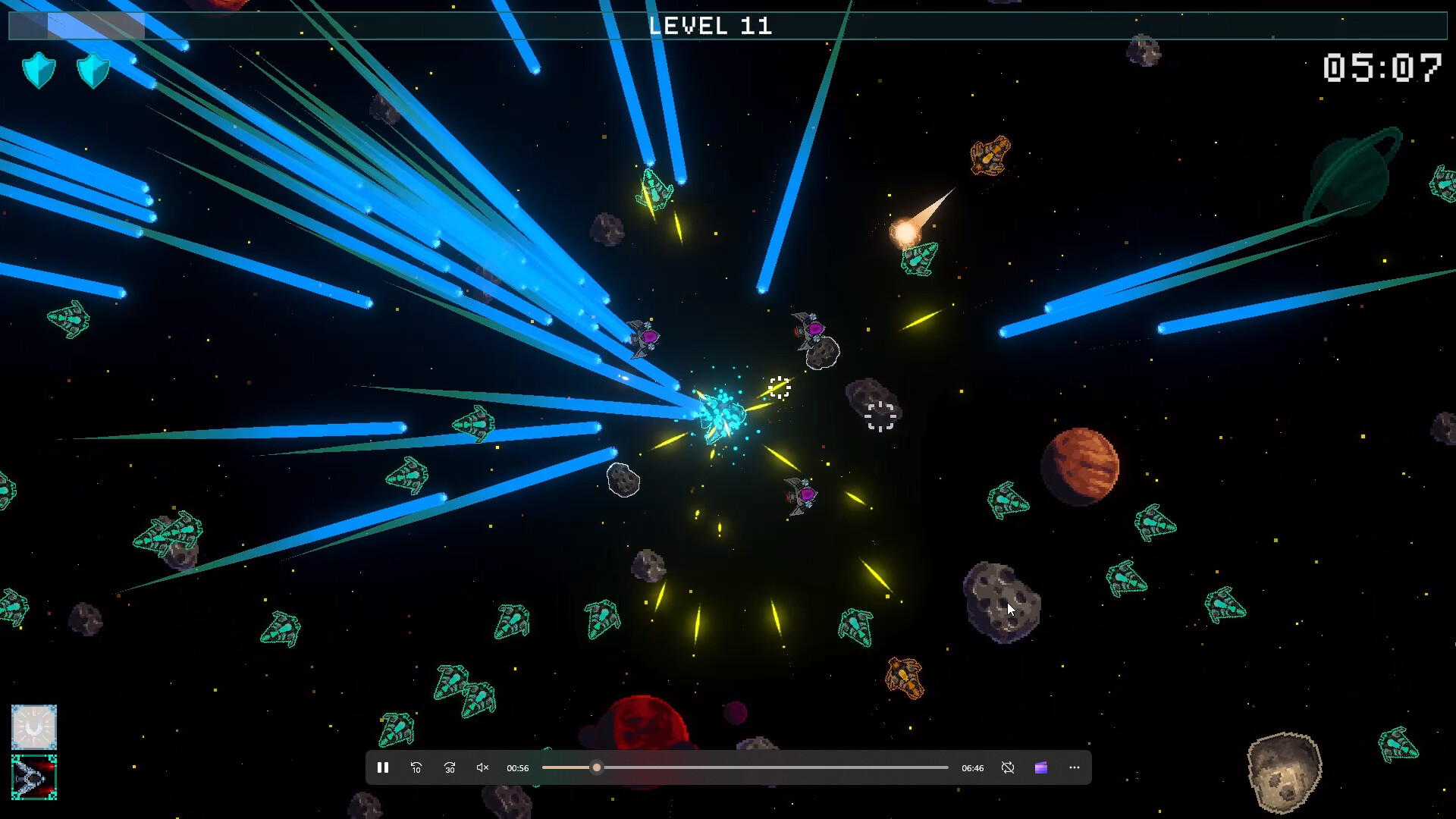
Task: Click the duration label 06:46
Action: point(972,768)
